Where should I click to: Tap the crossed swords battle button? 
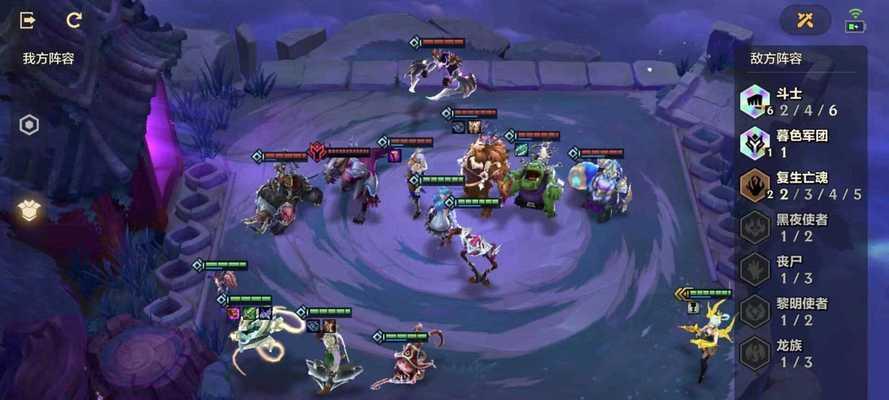pos(806,20)
